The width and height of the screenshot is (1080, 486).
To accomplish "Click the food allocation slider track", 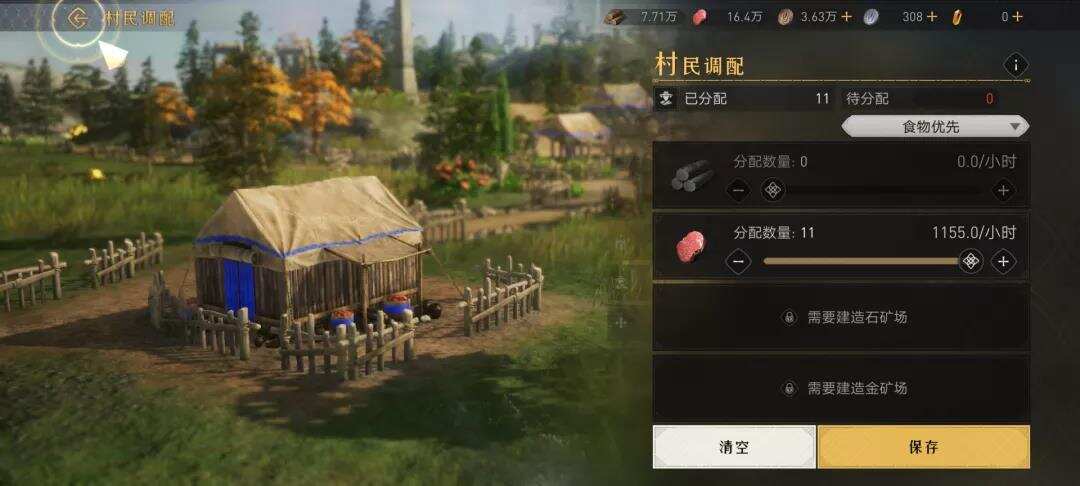I will pyautogui.click(x=860, y=262).
